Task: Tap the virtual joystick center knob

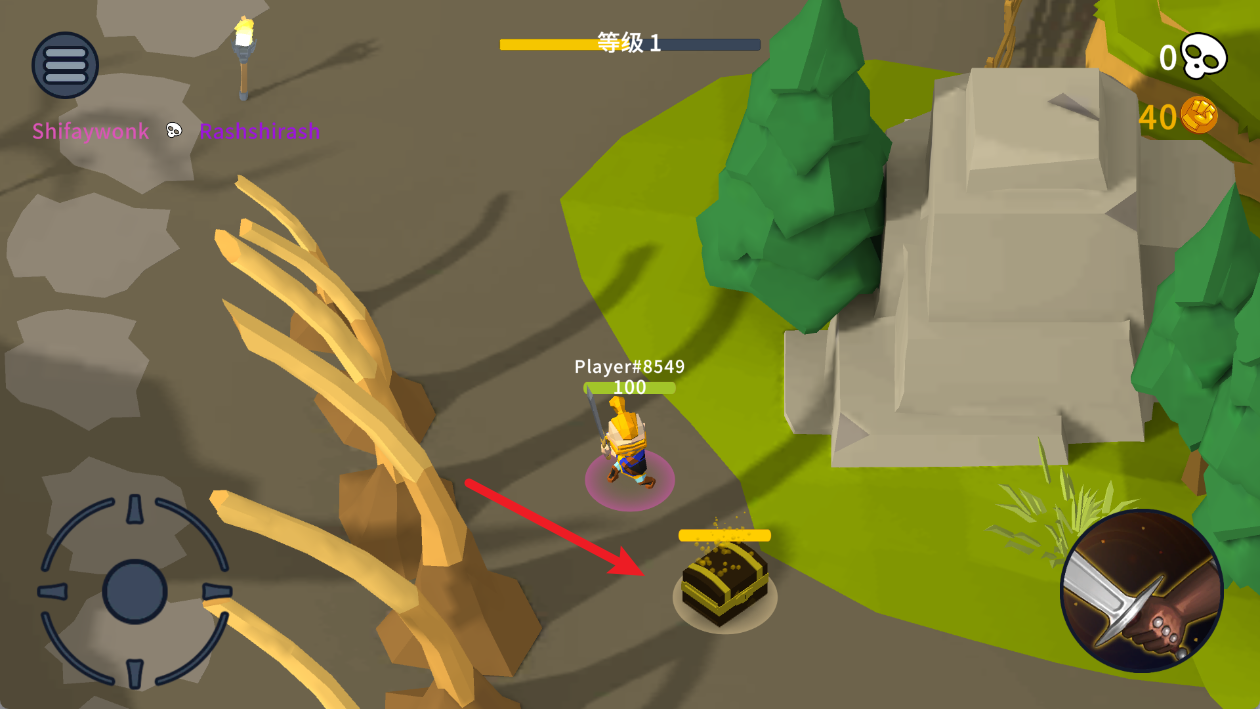Action: (x=135, y=591)
